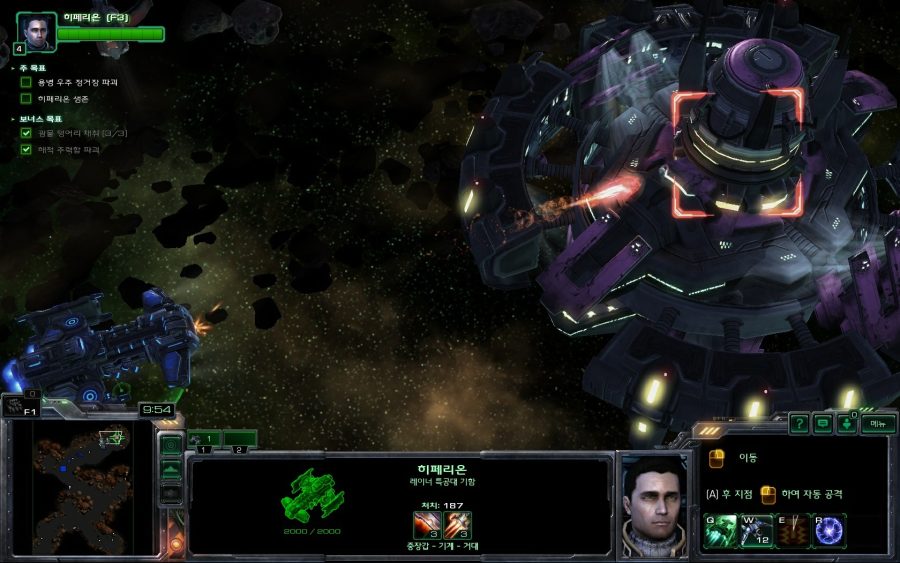Click the green downward arrow button beside 메뉴
This screenshot has height=563, width=900.
coord(847,423)
